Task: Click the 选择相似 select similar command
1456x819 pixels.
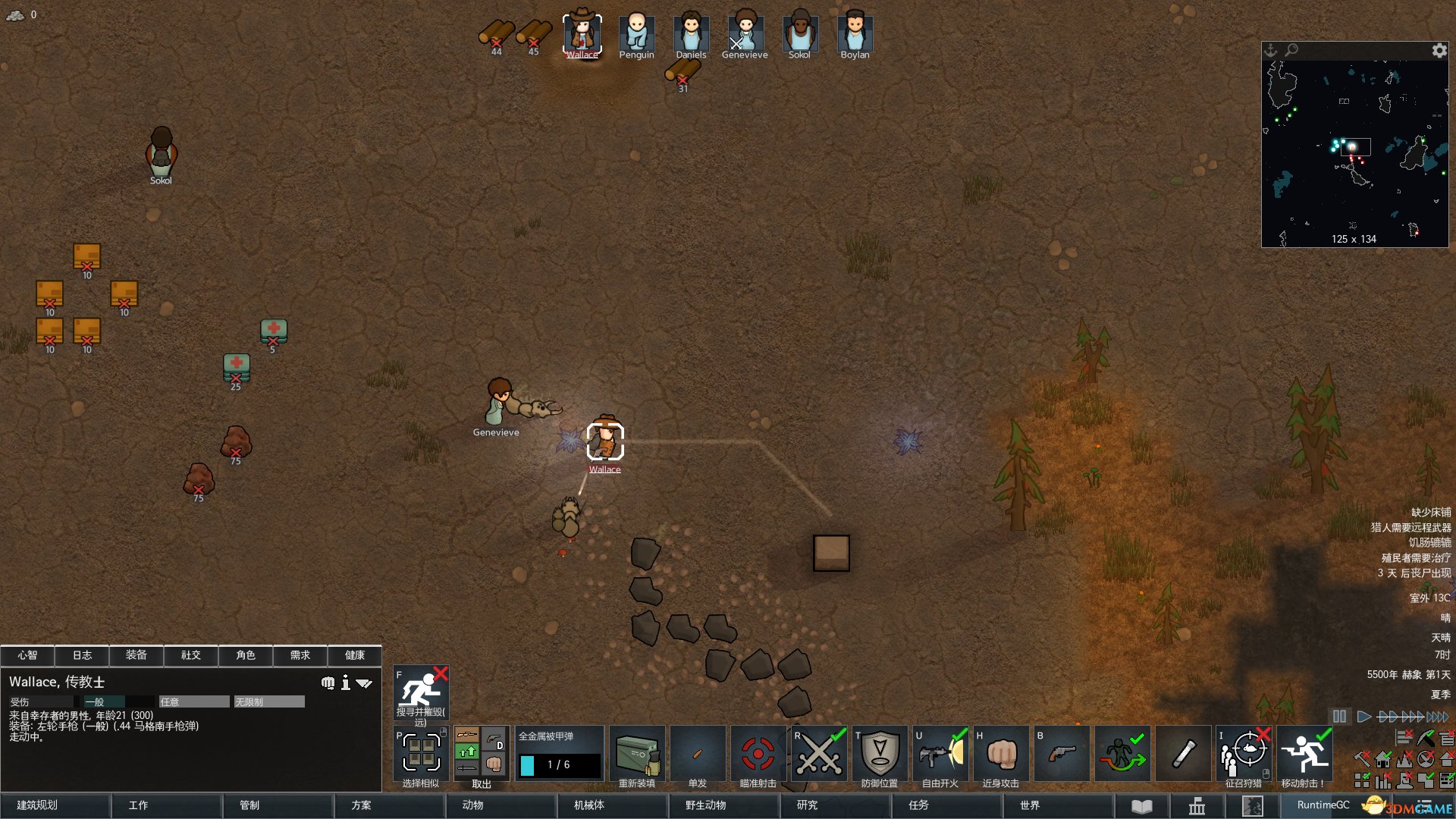Action: (x=421, y=755)
